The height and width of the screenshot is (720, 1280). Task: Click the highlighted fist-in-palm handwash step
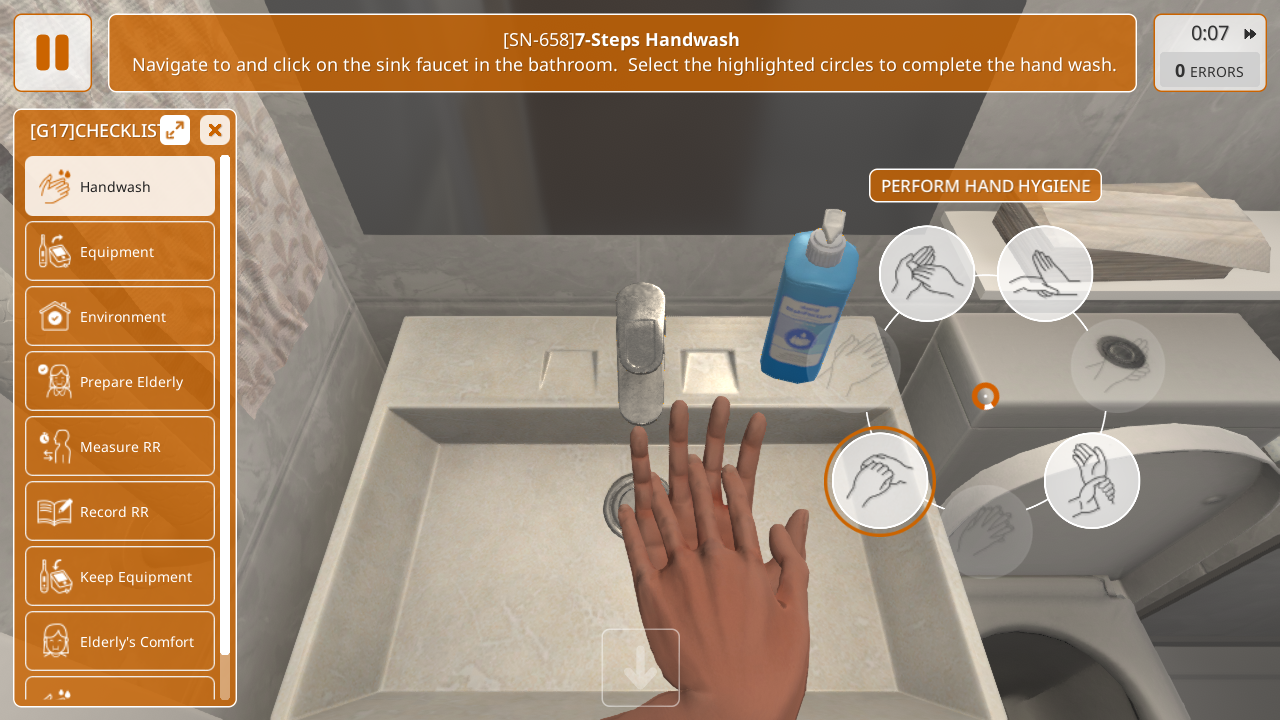tap(880, 481)
